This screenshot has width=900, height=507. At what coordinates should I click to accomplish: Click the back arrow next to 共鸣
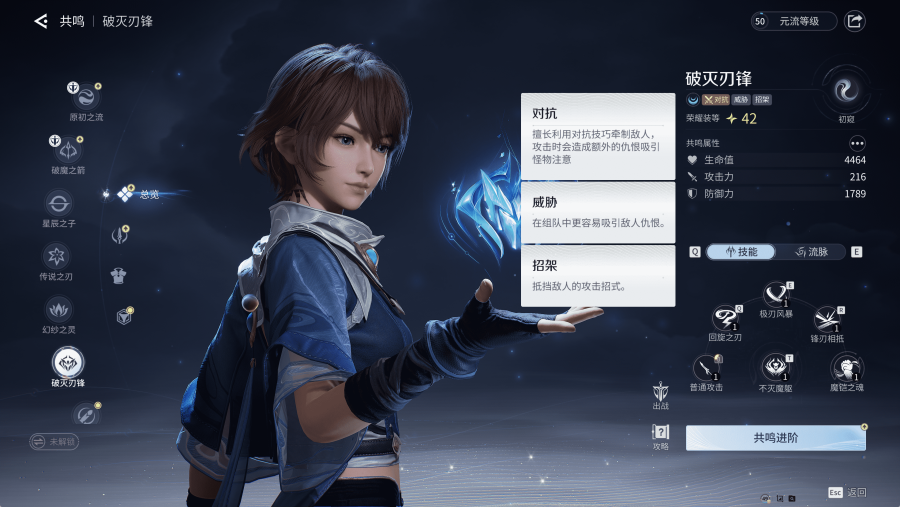[40, 21]
